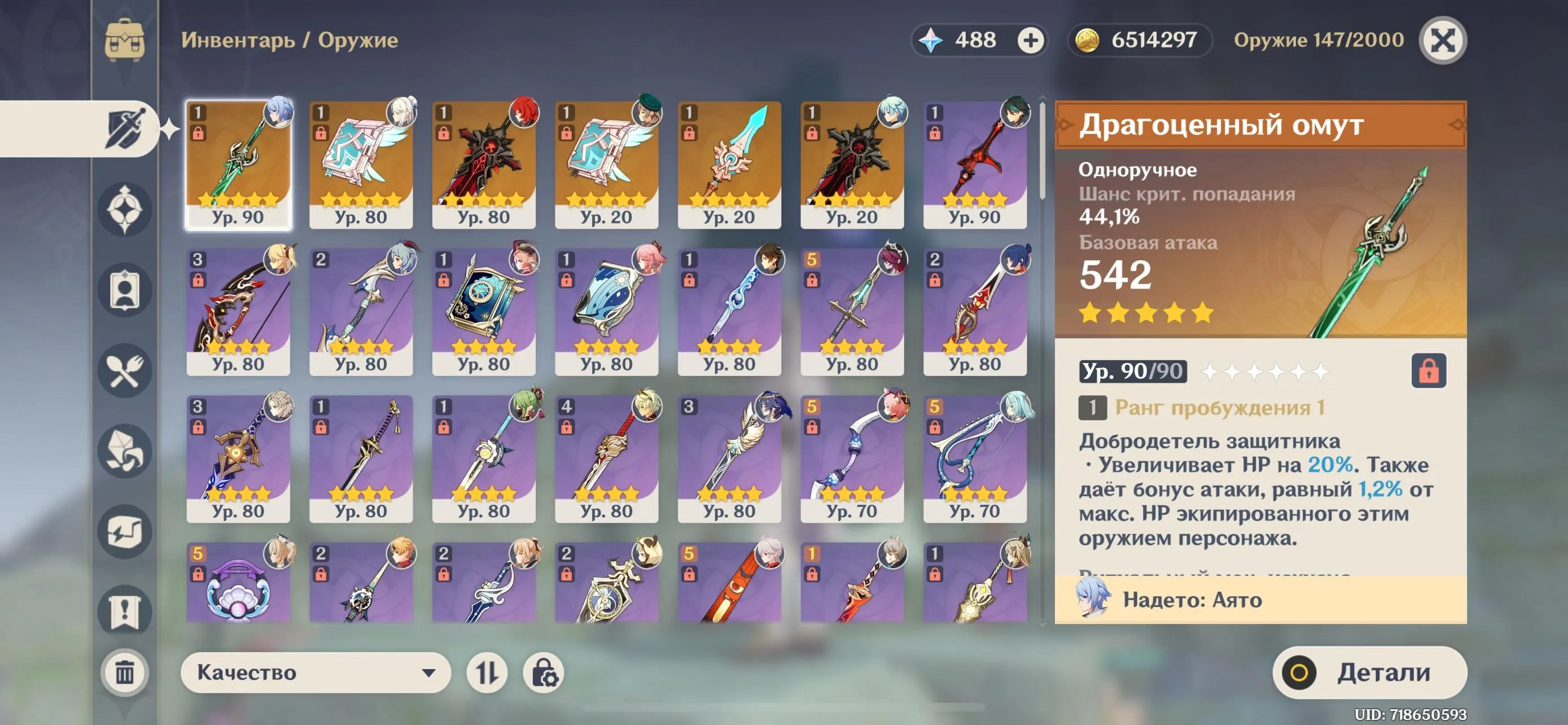Switch to the materials crystal tab
1568x725 pixels.
pos(125,451)
